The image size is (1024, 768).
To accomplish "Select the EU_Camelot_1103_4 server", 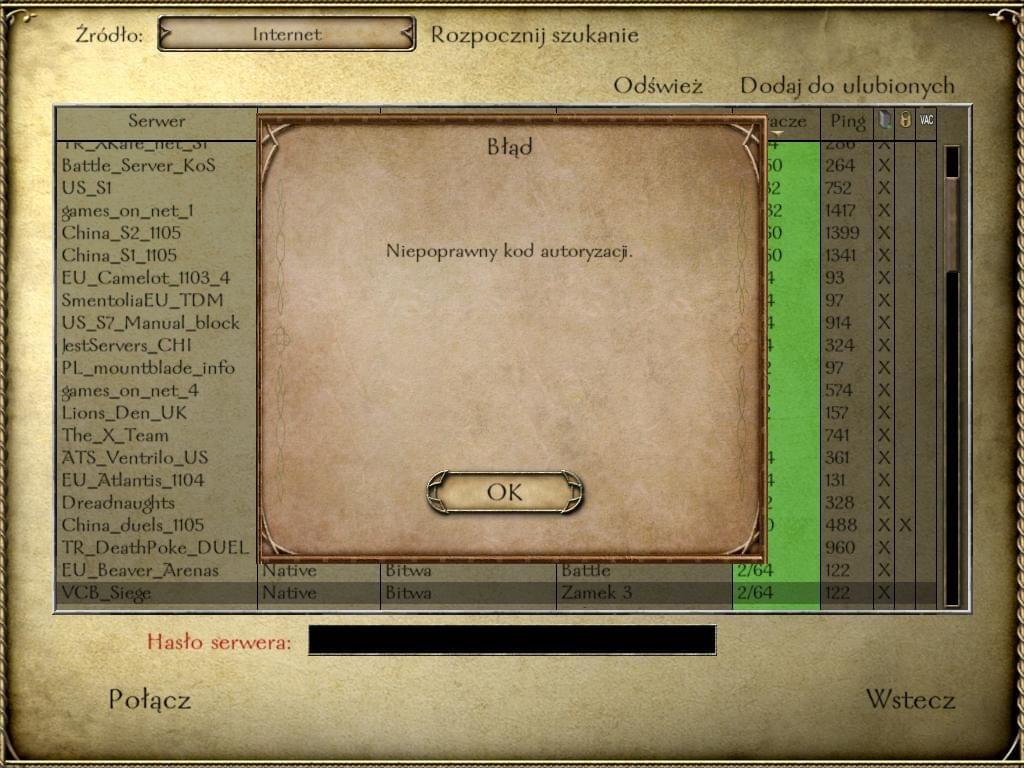I will click(x=145, y=278).
